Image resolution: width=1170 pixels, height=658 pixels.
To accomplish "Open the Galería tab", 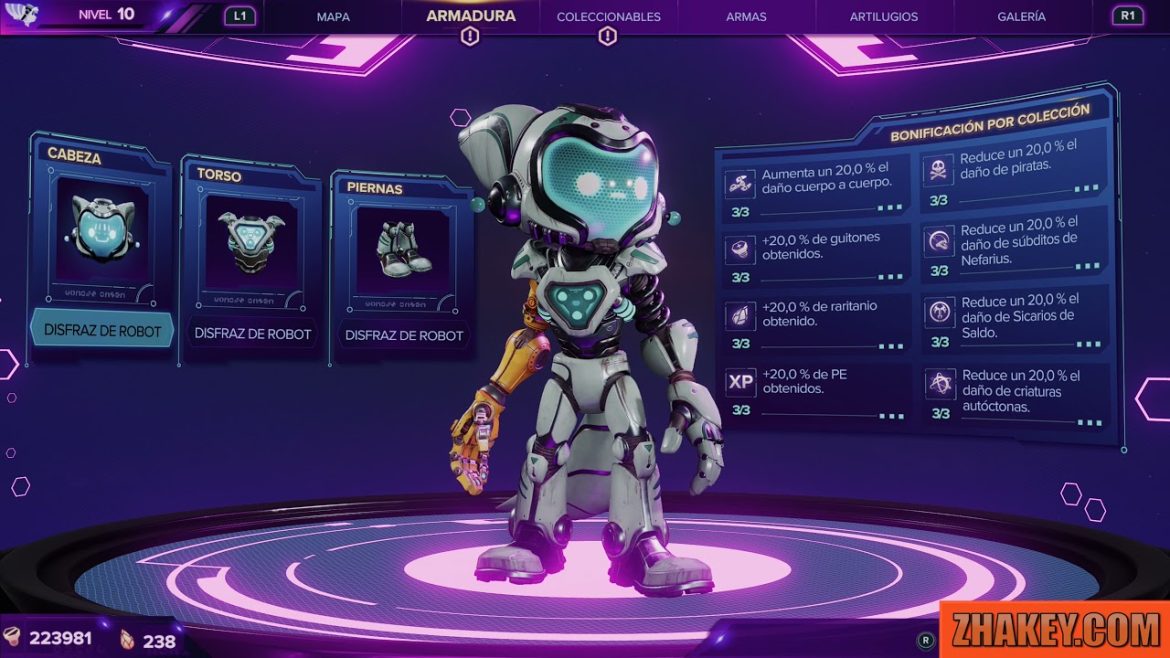I will [1021, 17].
